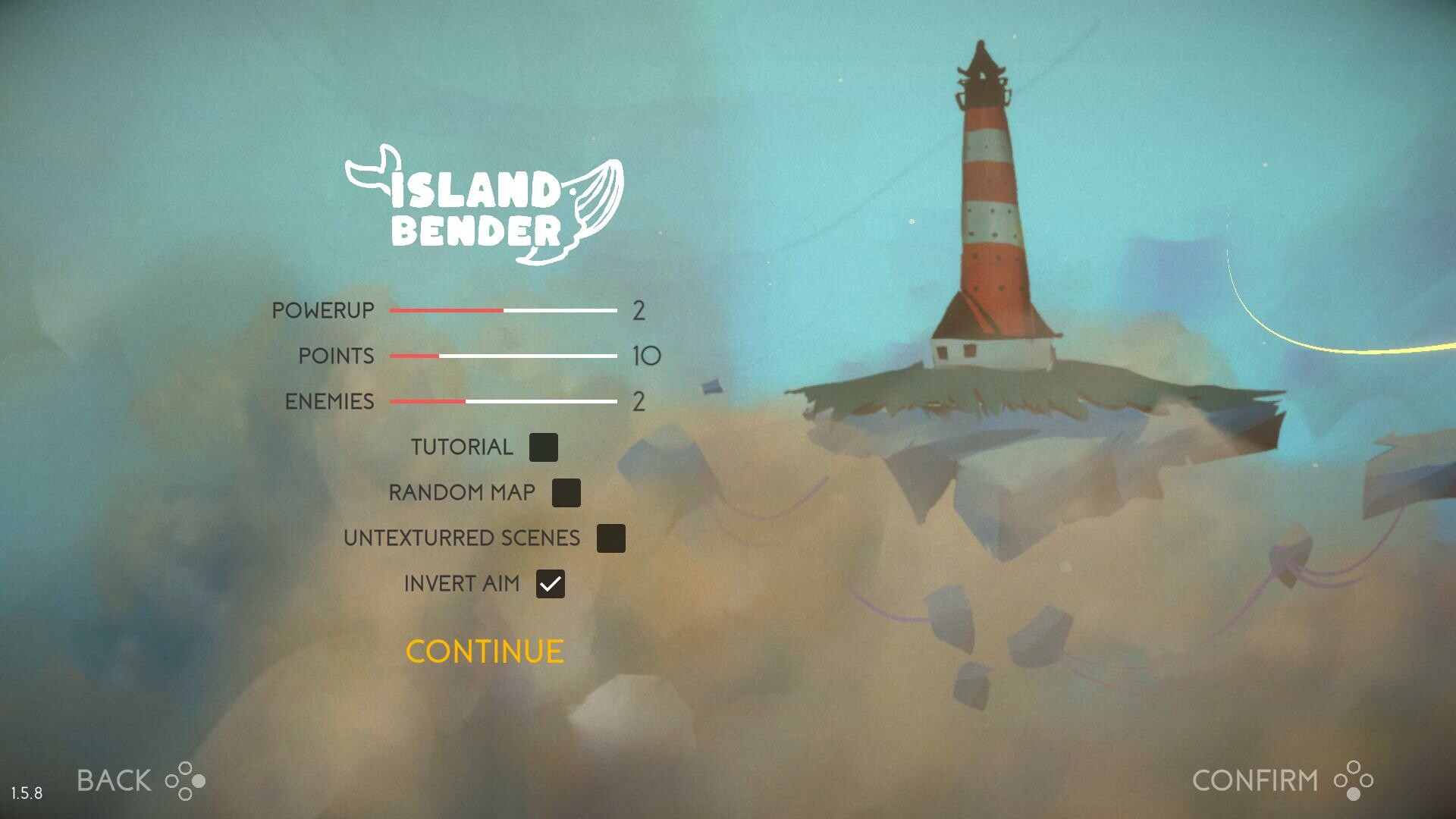Select CONFIRM at the bottom right
Viewport: 1456px width, 819px height.
click(x=1255, y=780)
